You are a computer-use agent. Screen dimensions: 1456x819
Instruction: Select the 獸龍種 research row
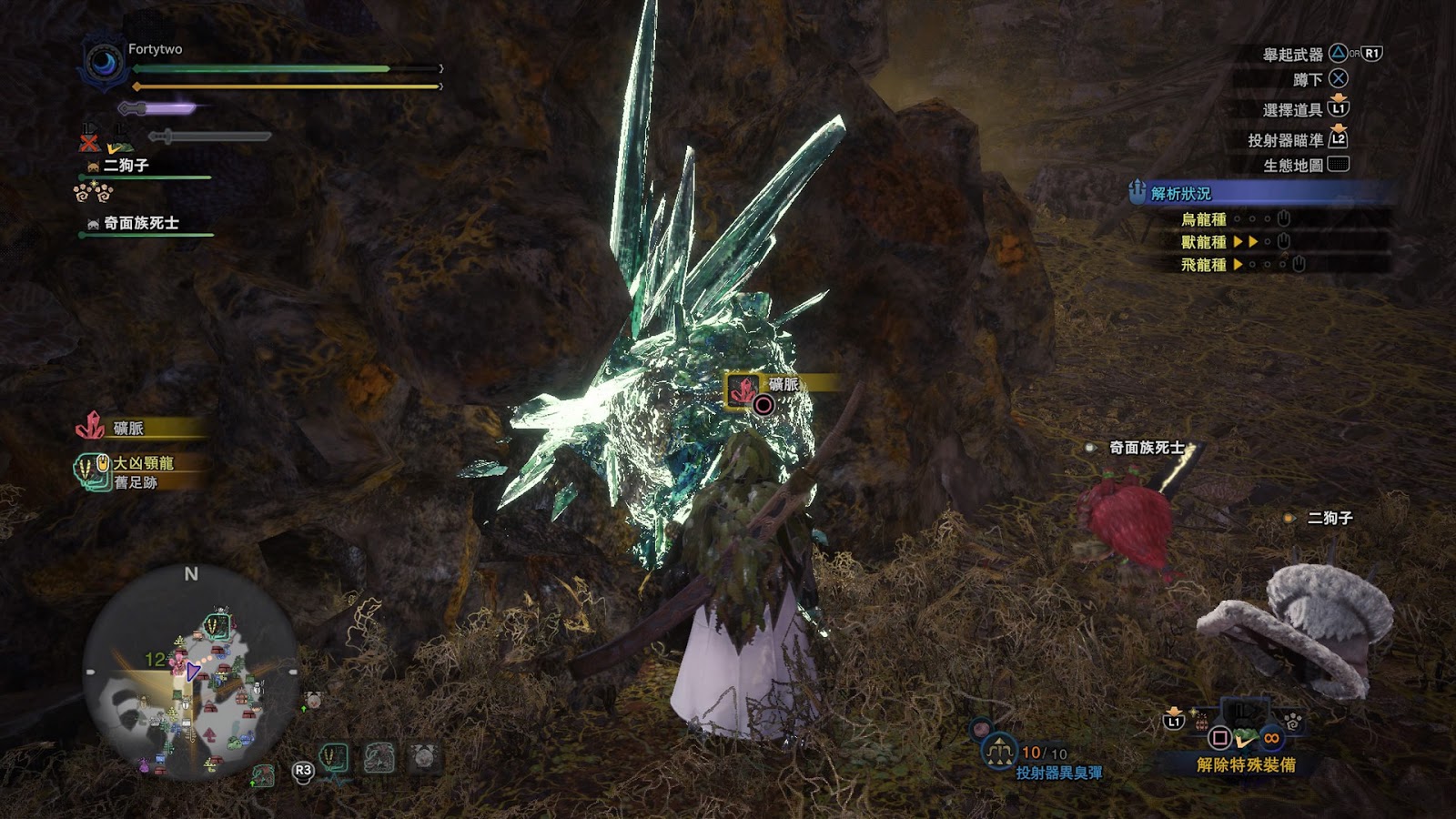tap(1203, 242)
